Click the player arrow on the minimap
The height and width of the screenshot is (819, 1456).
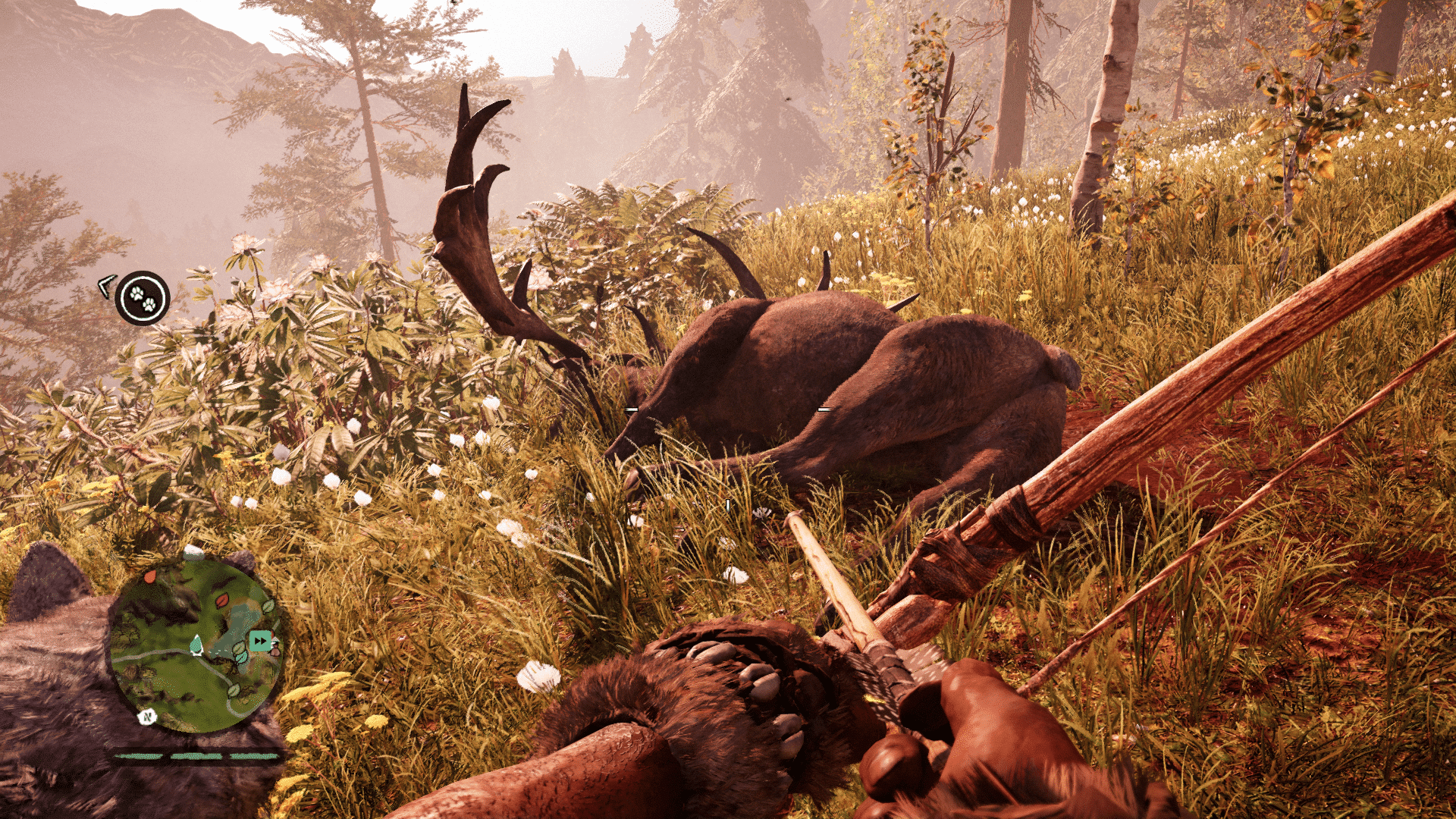coord(196,645)
